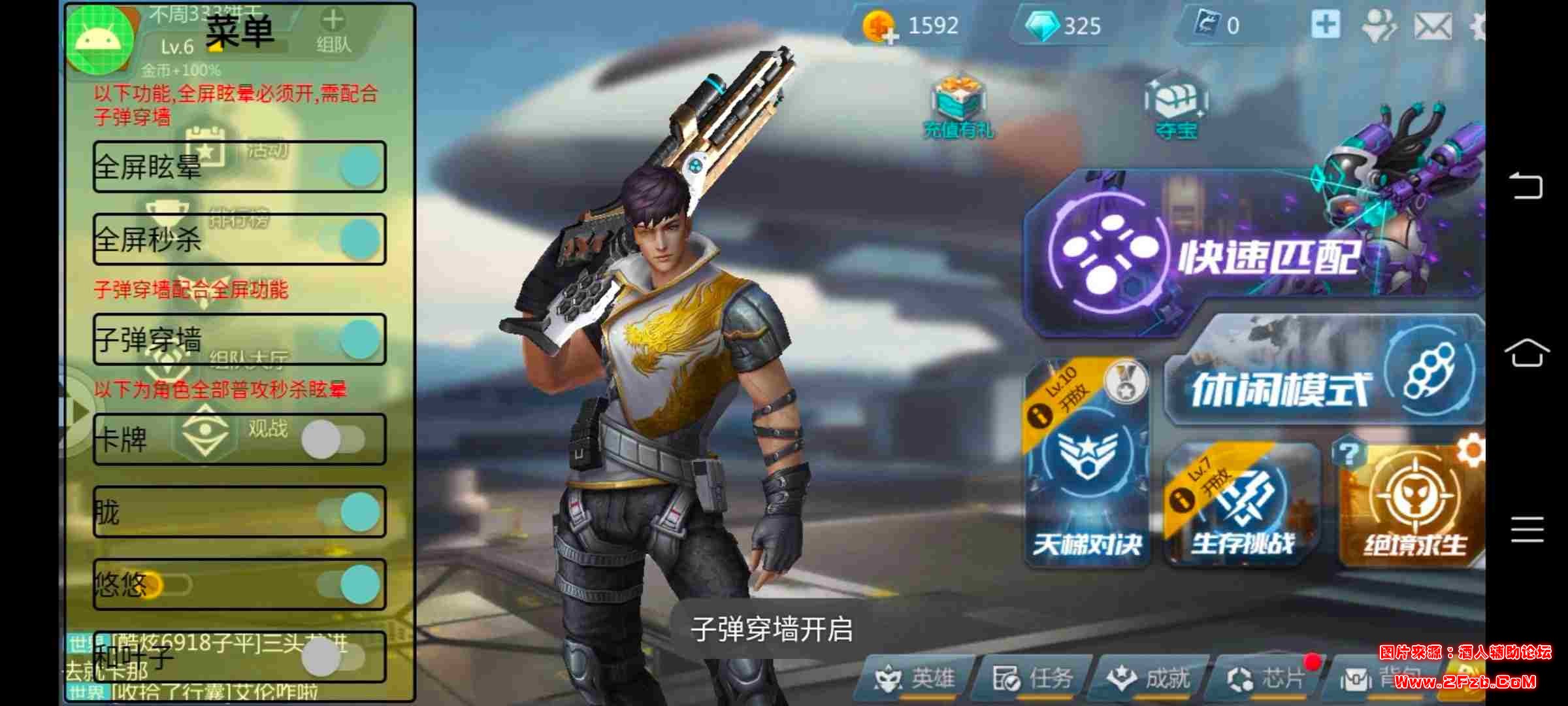Click the blue plus button
The height and width of the screenshot is (706, 1568).
[x=1326, y=25]
